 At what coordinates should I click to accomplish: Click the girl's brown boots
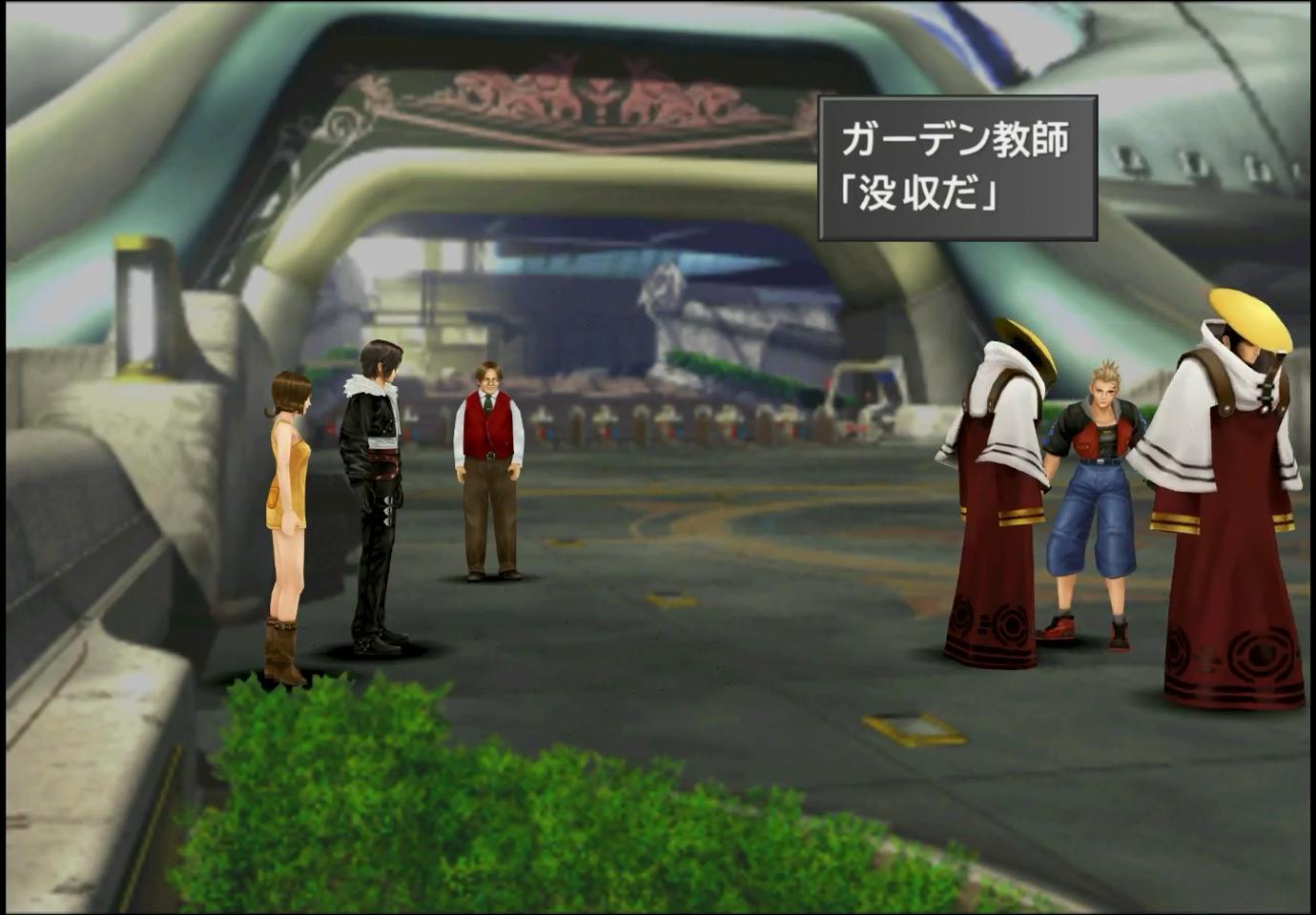[x=281, y=648]
